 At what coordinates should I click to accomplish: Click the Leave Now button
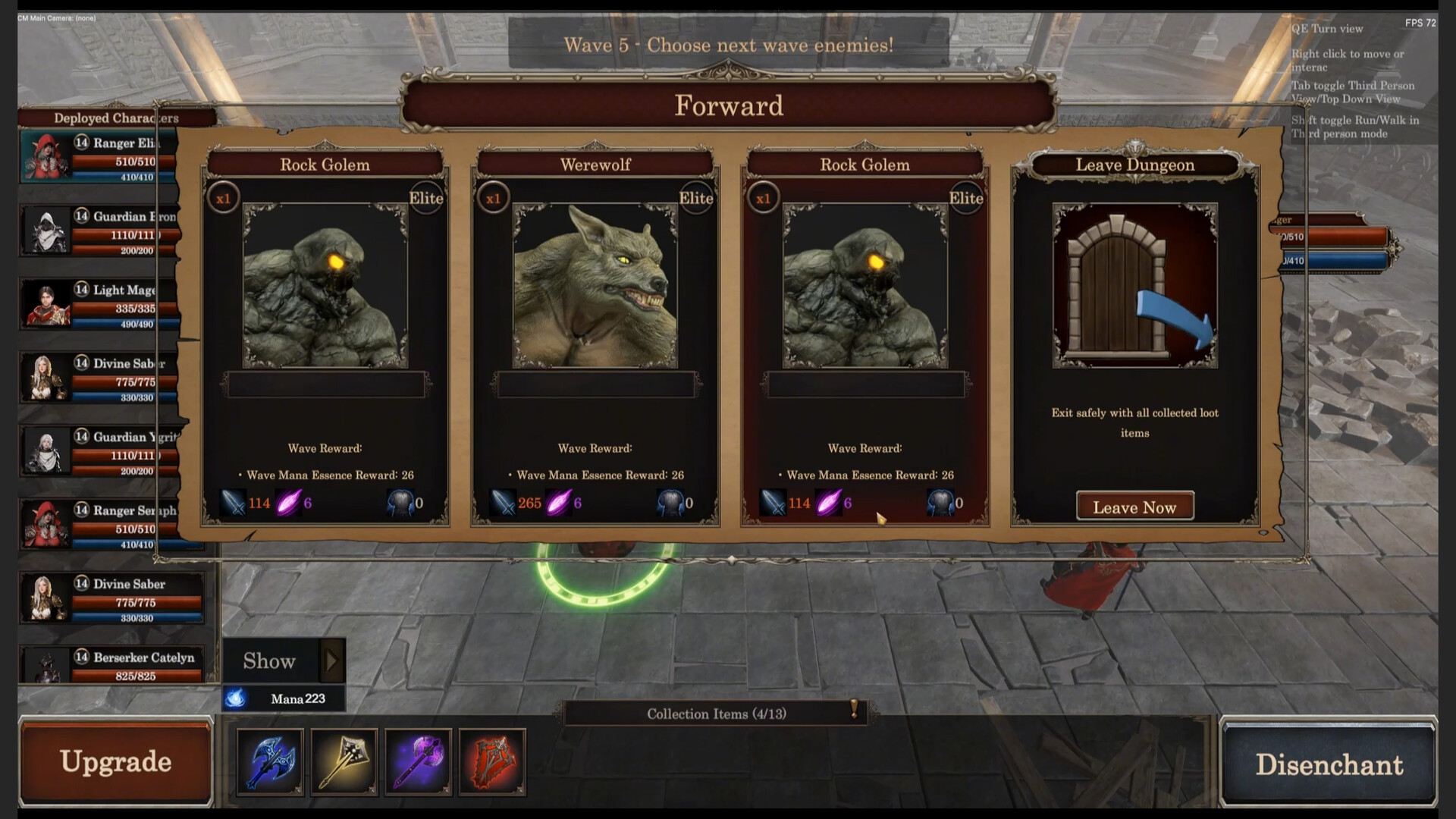tap(1134, 507)
